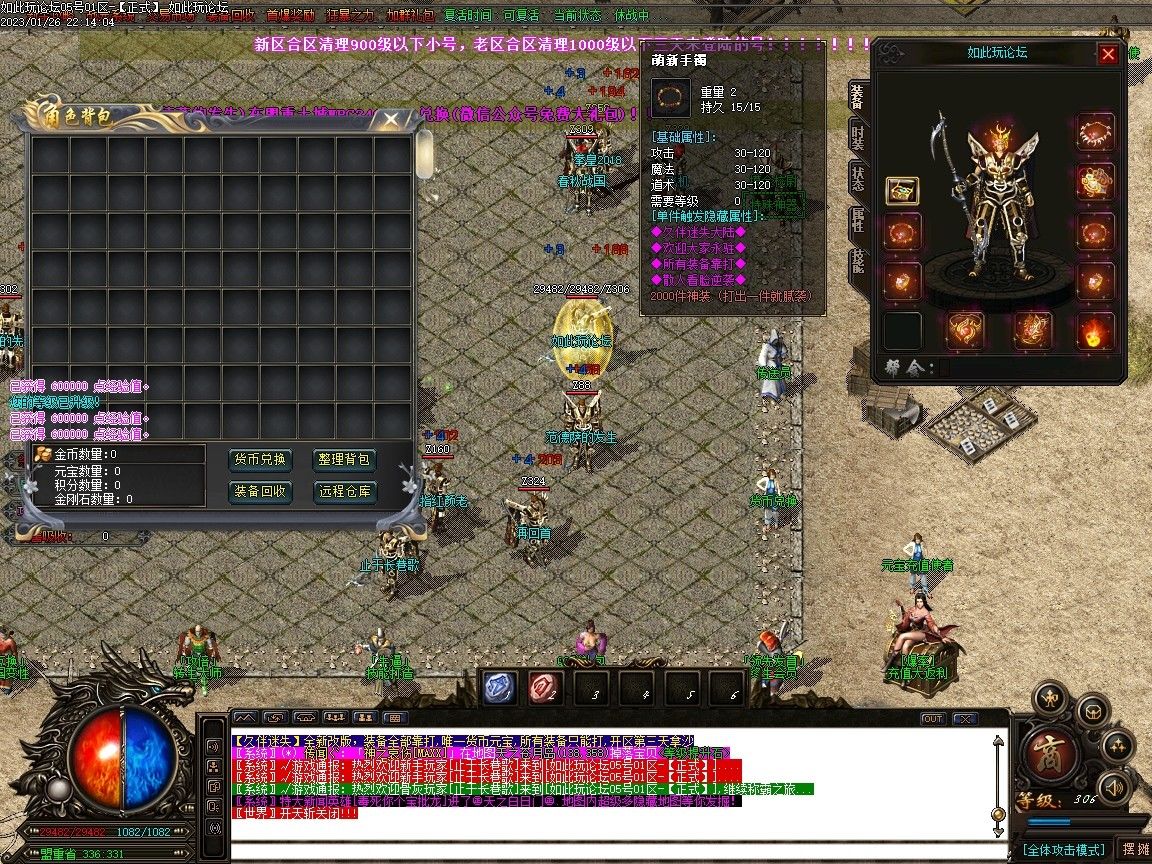Open the 属性 attributes tab

858,222
